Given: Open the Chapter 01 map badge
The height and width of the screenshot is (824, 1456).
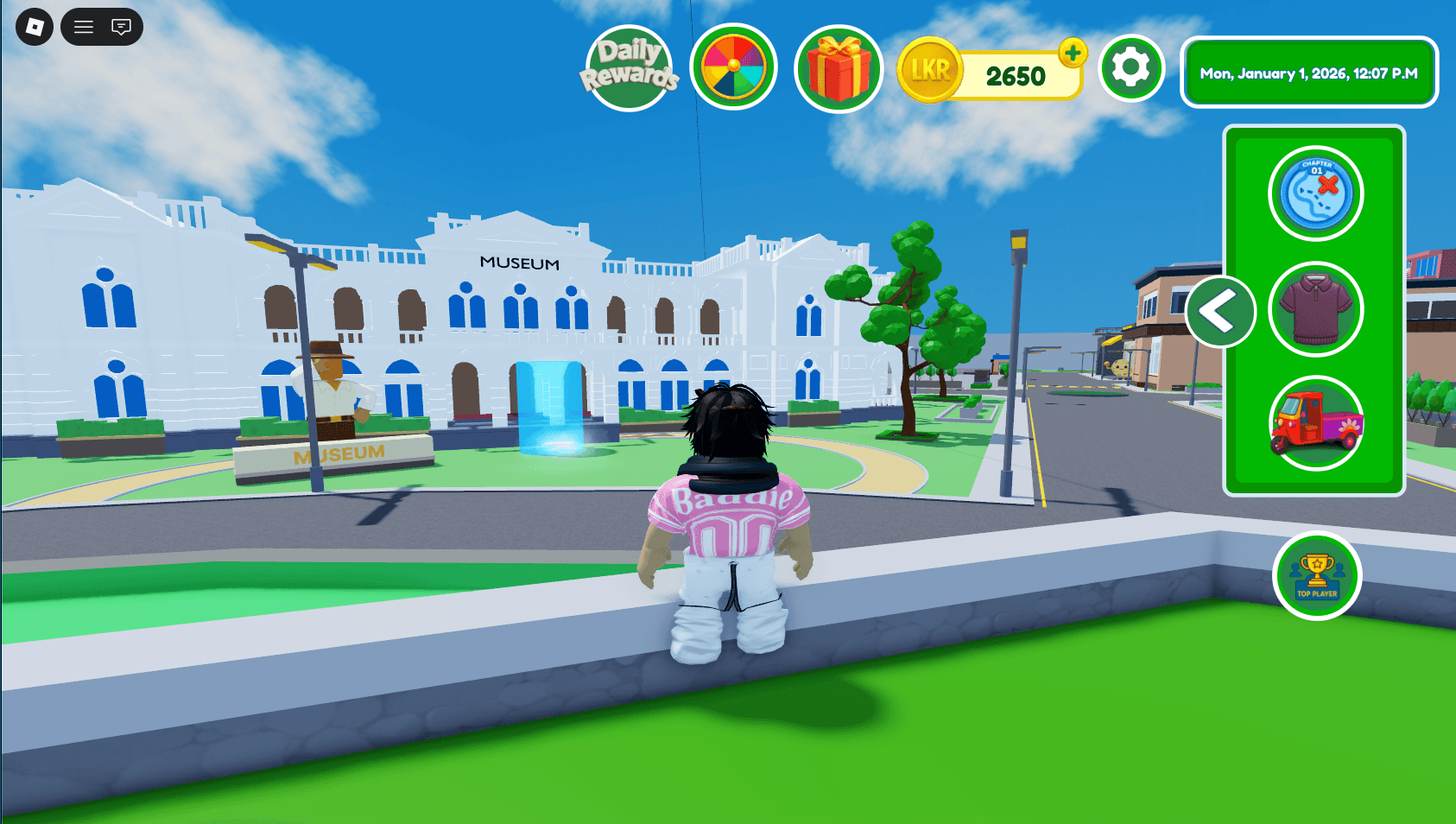Looking at the screenshot, I should 1315,193.
